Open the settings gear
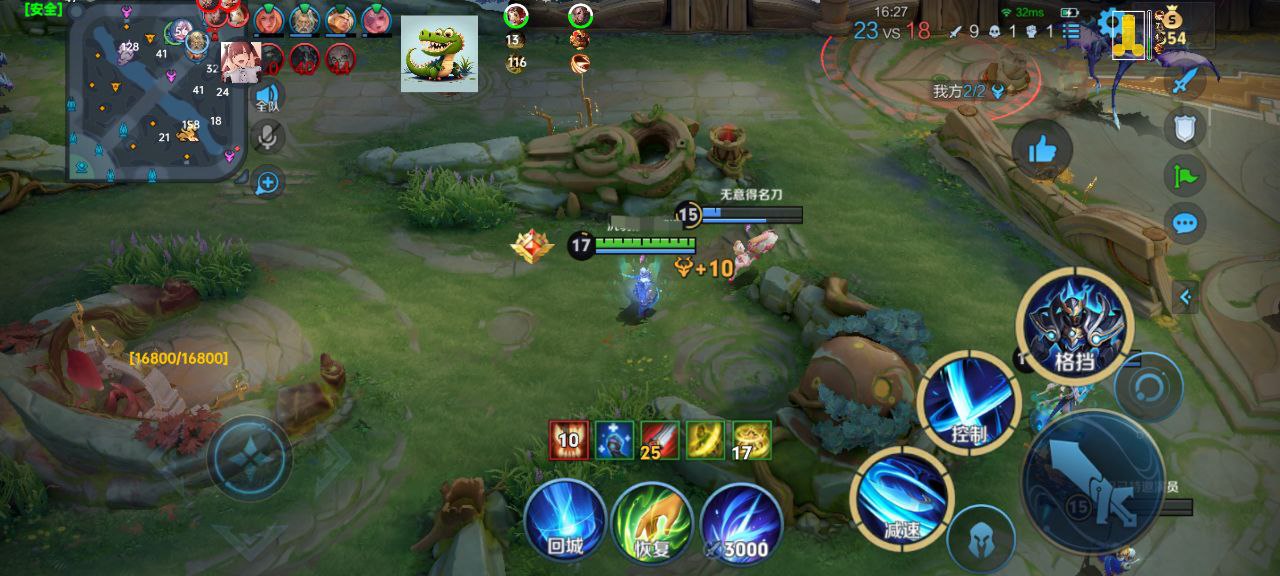 click(x=1108, y=23)
